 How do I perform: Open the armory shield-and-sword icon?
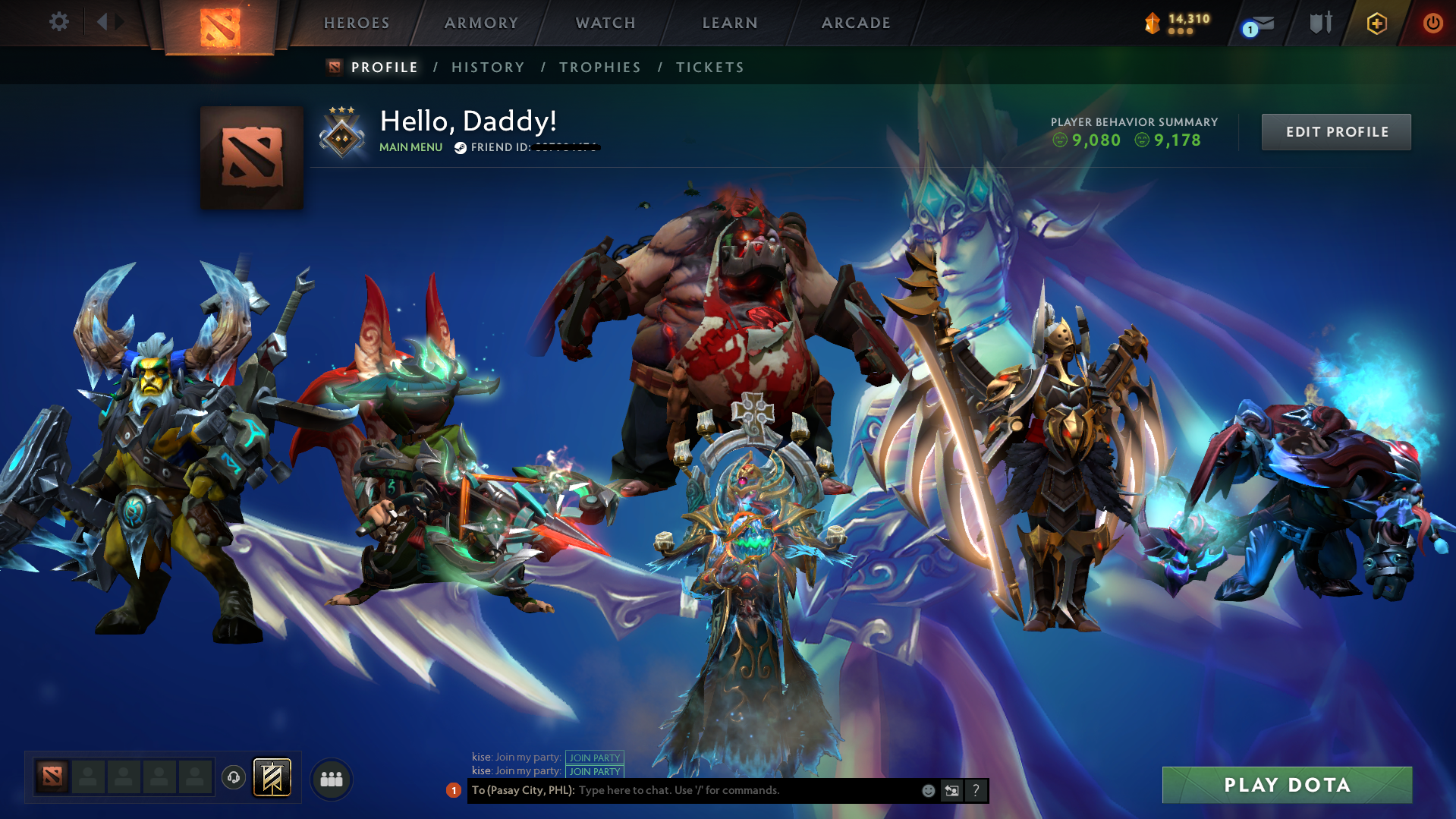(1319, 24)
